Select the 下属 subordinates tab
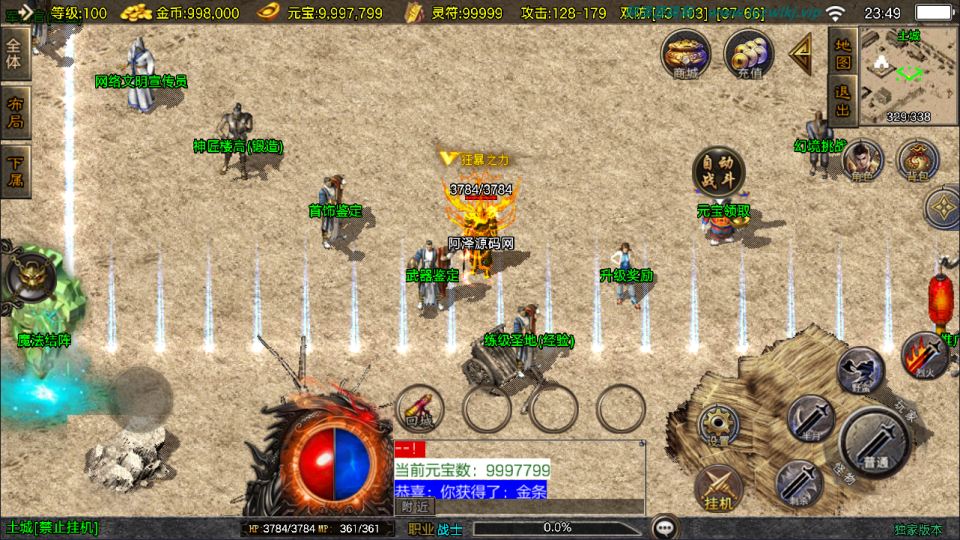This screenshot has height=540, width=960. click(x=15, y=171)
